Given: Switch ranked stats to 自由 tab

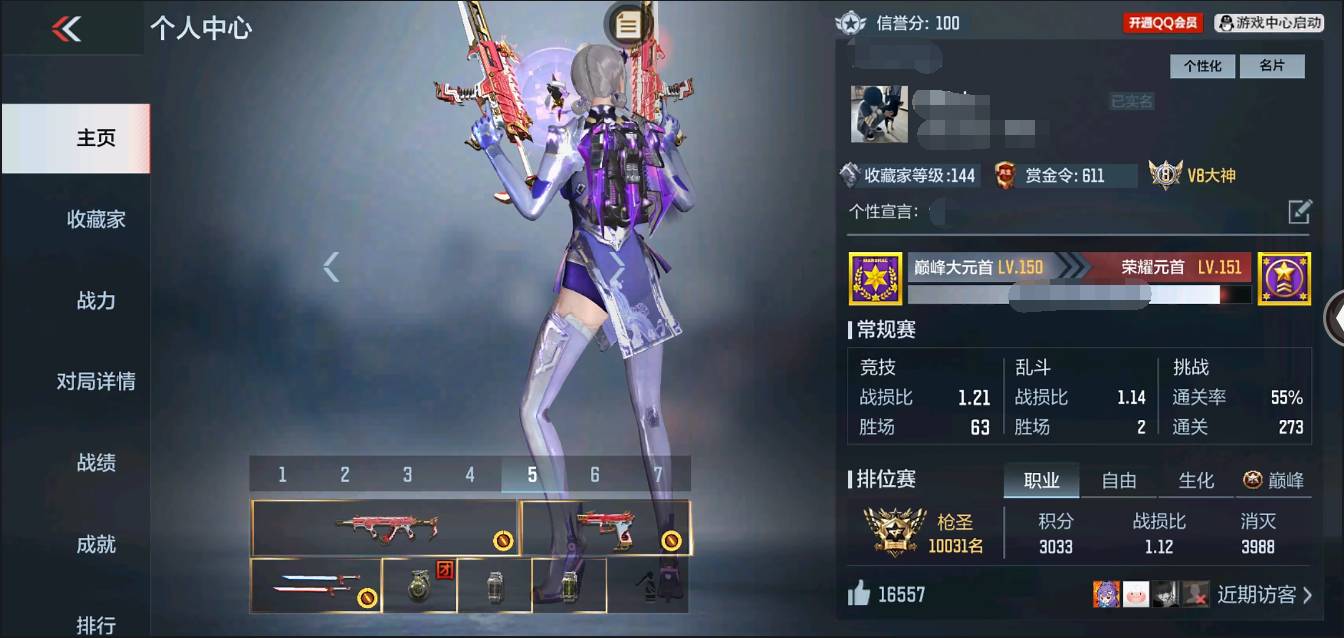Looking at the screenshot, I should coord(1118,481).
